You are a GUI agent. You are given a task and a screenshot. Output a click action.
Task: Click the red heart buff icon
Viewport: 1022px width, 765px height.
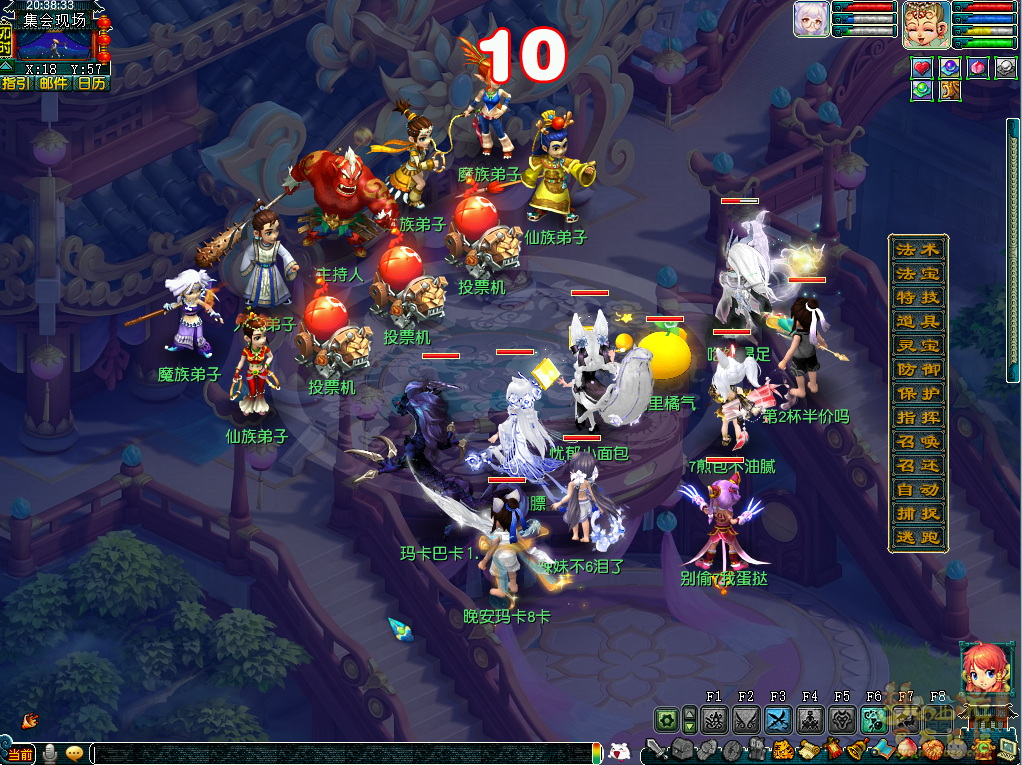click(x=921, y=67)
